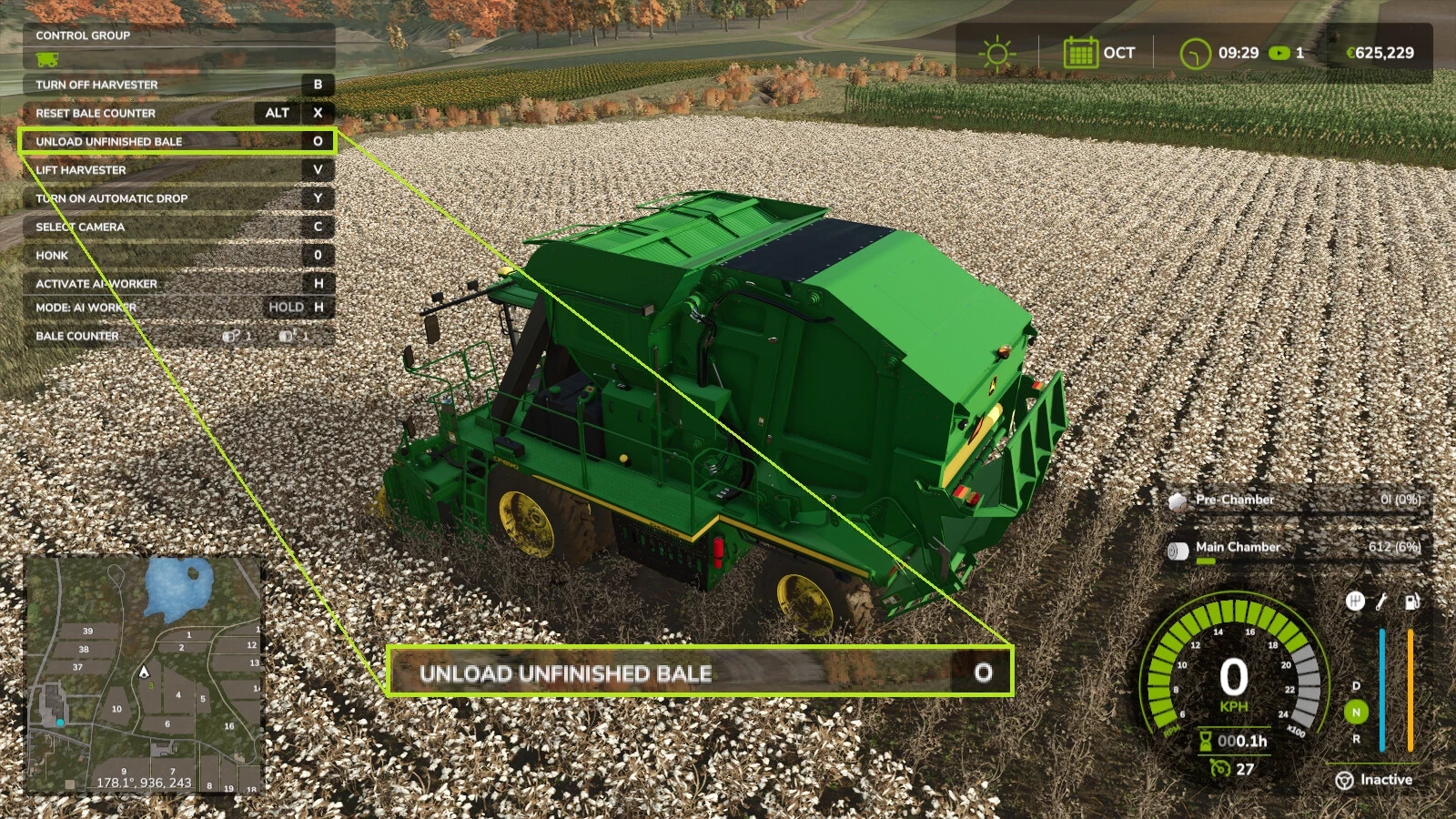Activate AI Worker from the list

pyautogui.click(x=177, y=284)
